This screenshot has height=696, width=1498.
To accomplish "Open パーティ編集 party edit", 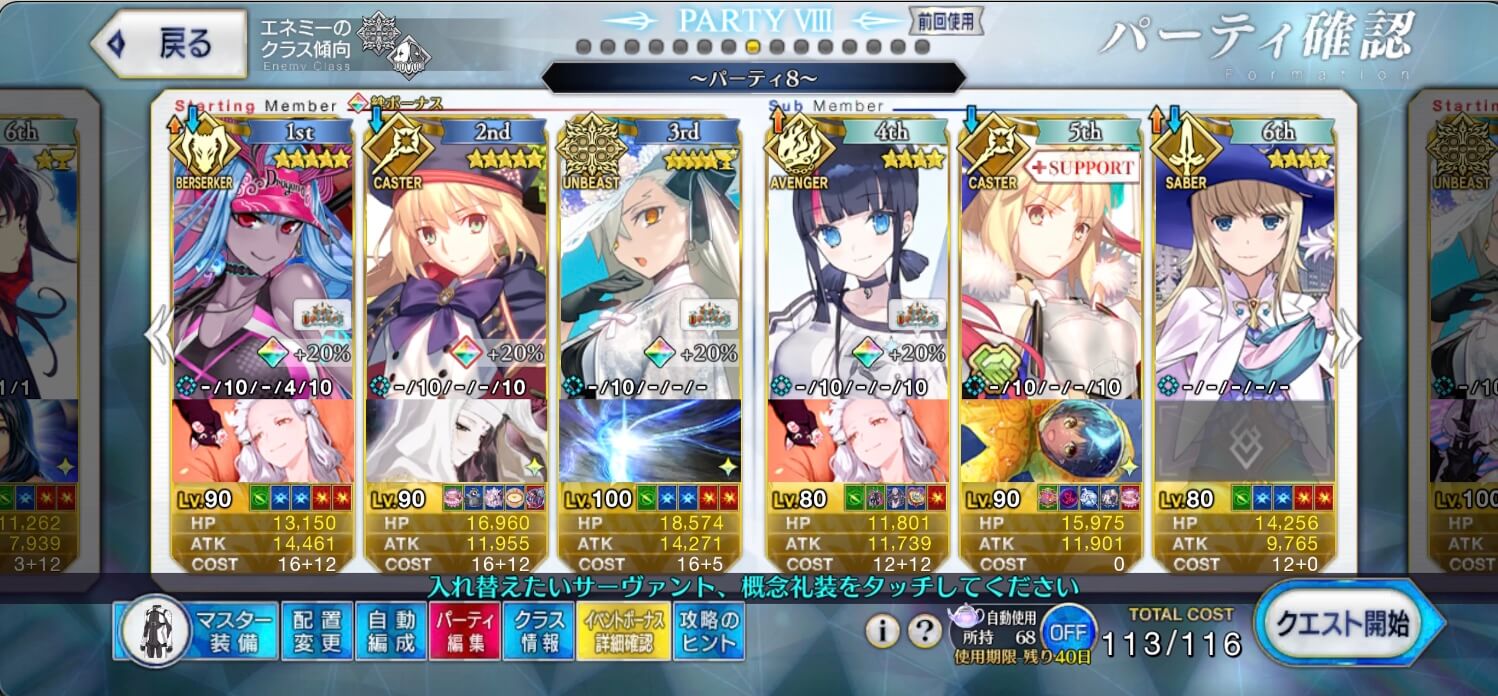I will coord(465,631).
